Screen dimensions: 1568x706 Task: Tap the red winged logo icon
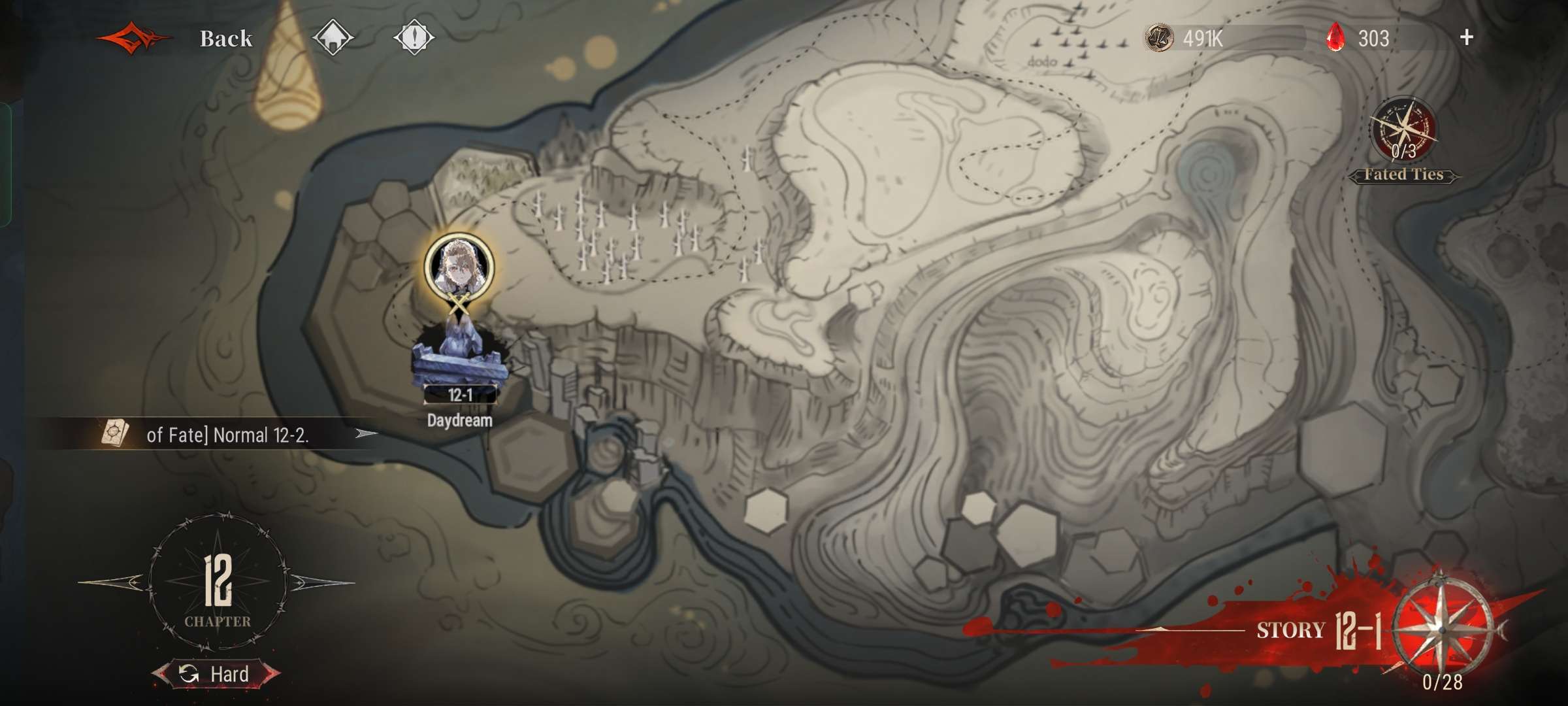point(134,39)
